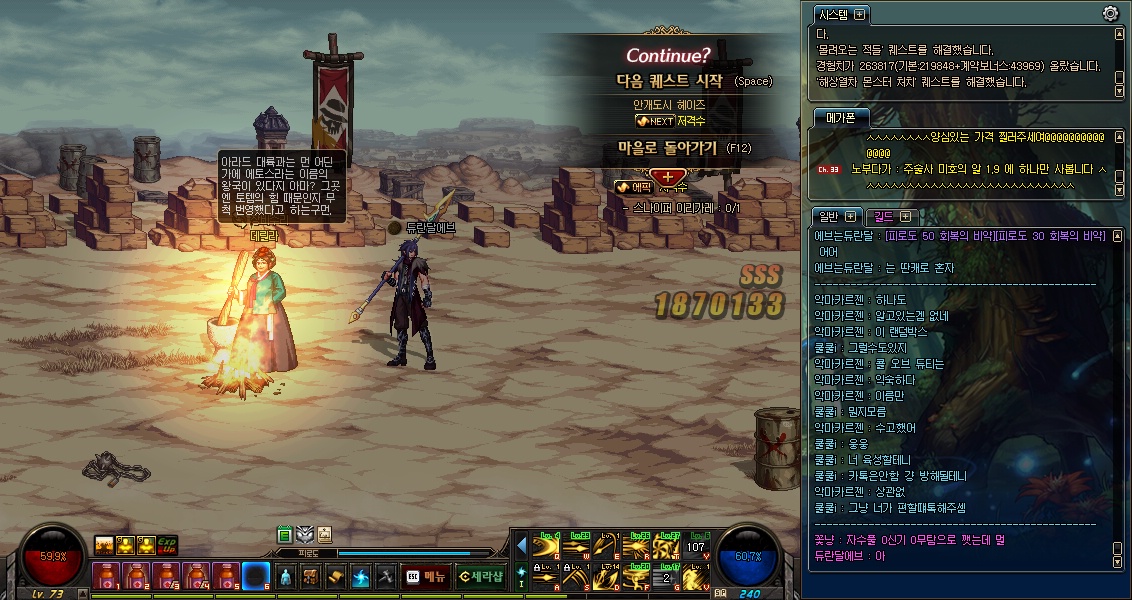1132x600 pixels.
Task: Open the ESC 메뉴 menu button
Action: [x=425, y=577]
